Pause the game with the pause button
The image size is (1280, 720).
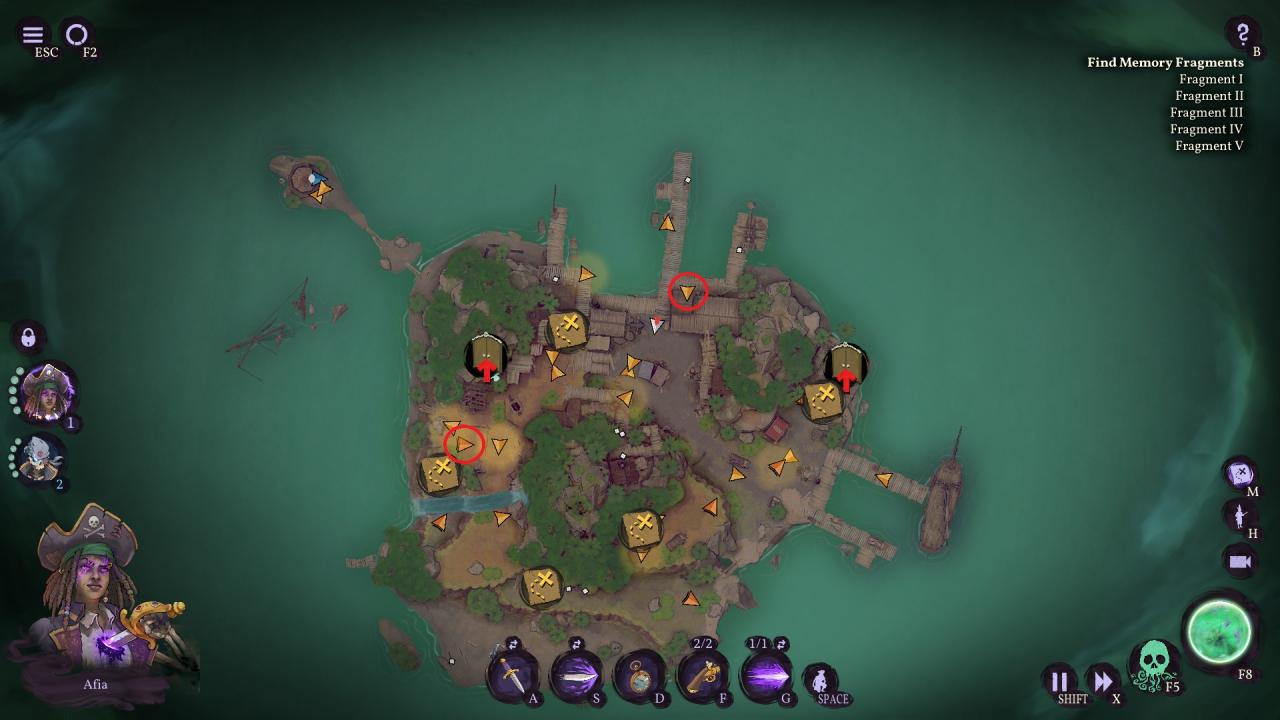click(1059, 681)
